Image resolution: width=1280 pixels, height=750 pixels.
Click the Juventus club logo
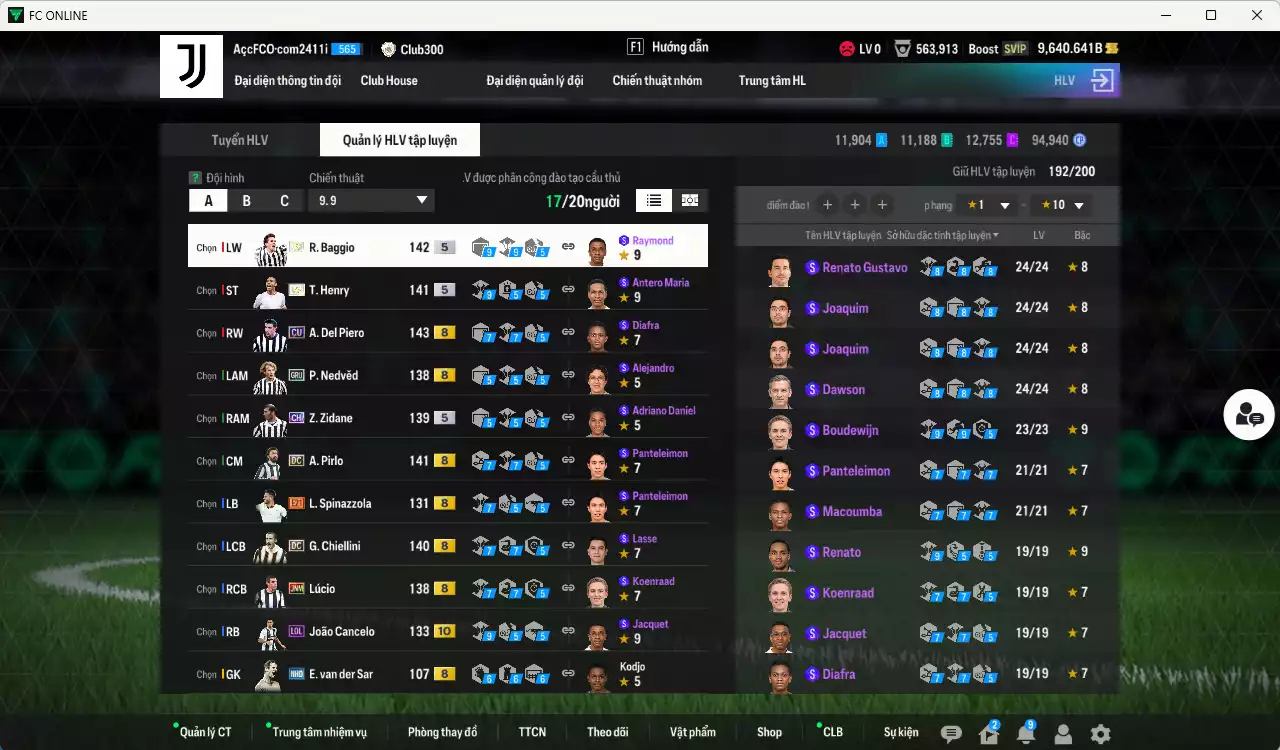tap(191, 66)
